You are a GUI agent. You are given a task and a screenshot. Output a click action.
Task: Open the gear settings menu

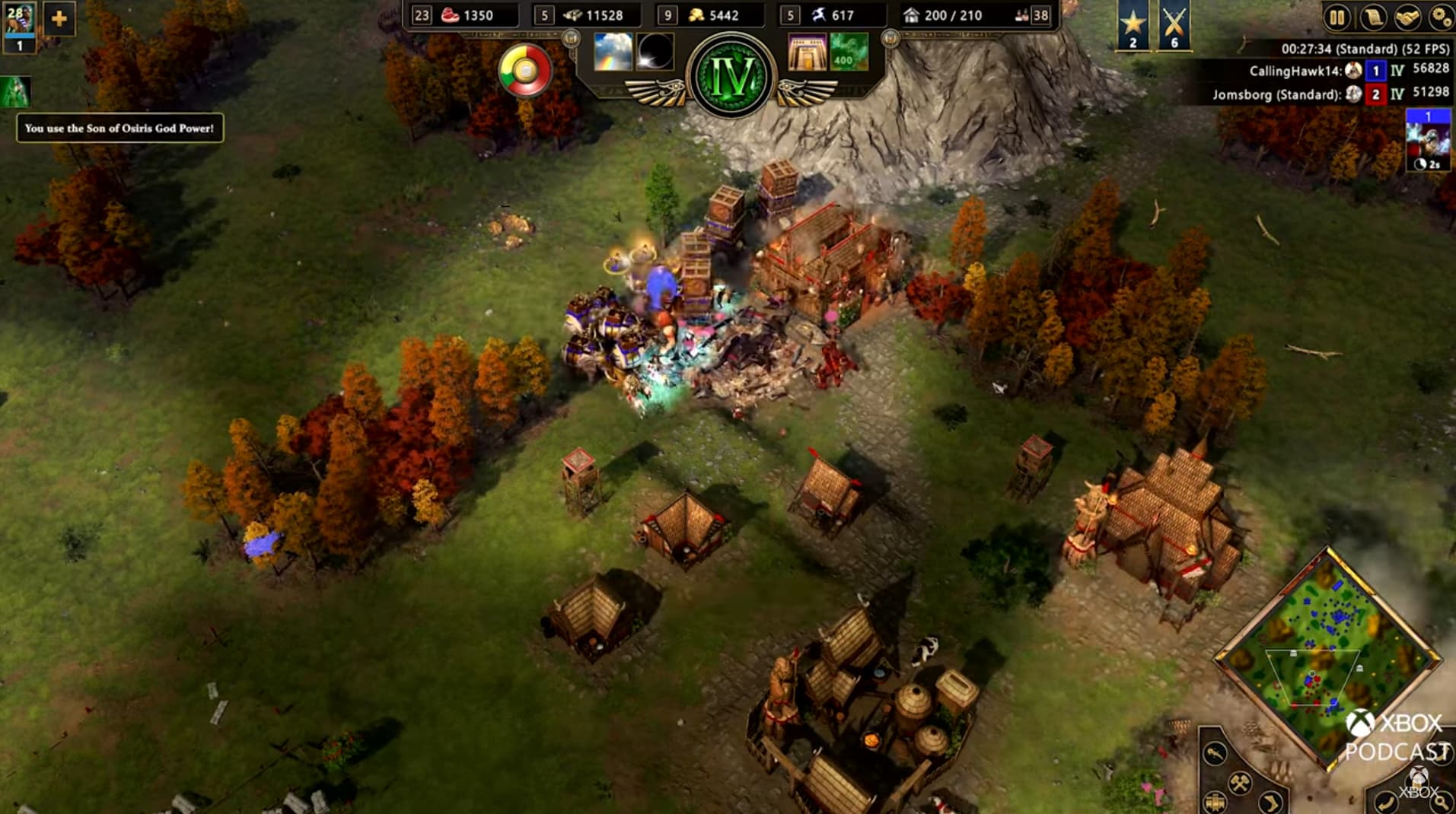1441,17
